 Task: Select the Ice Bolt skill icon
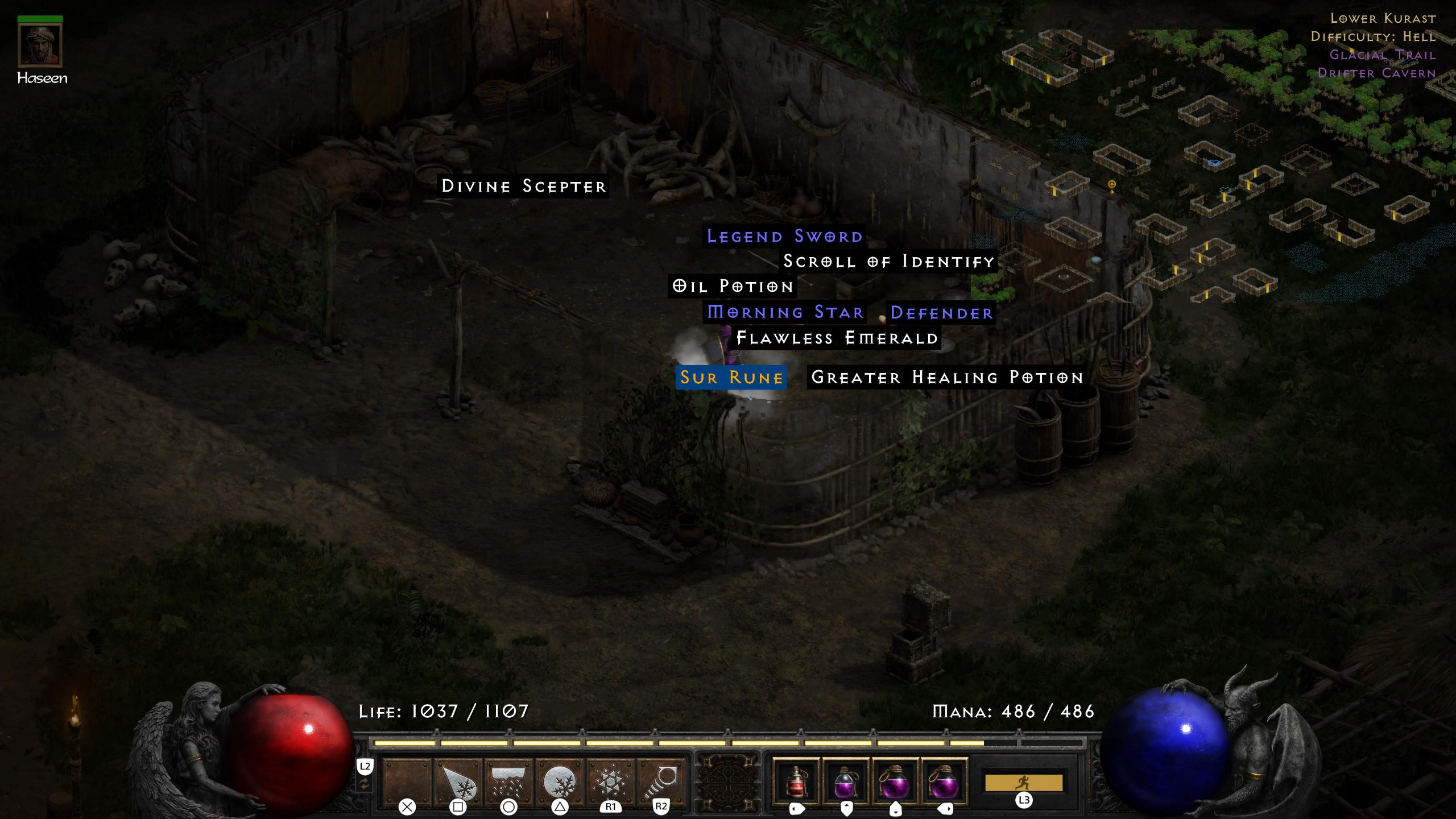point(458,779)
